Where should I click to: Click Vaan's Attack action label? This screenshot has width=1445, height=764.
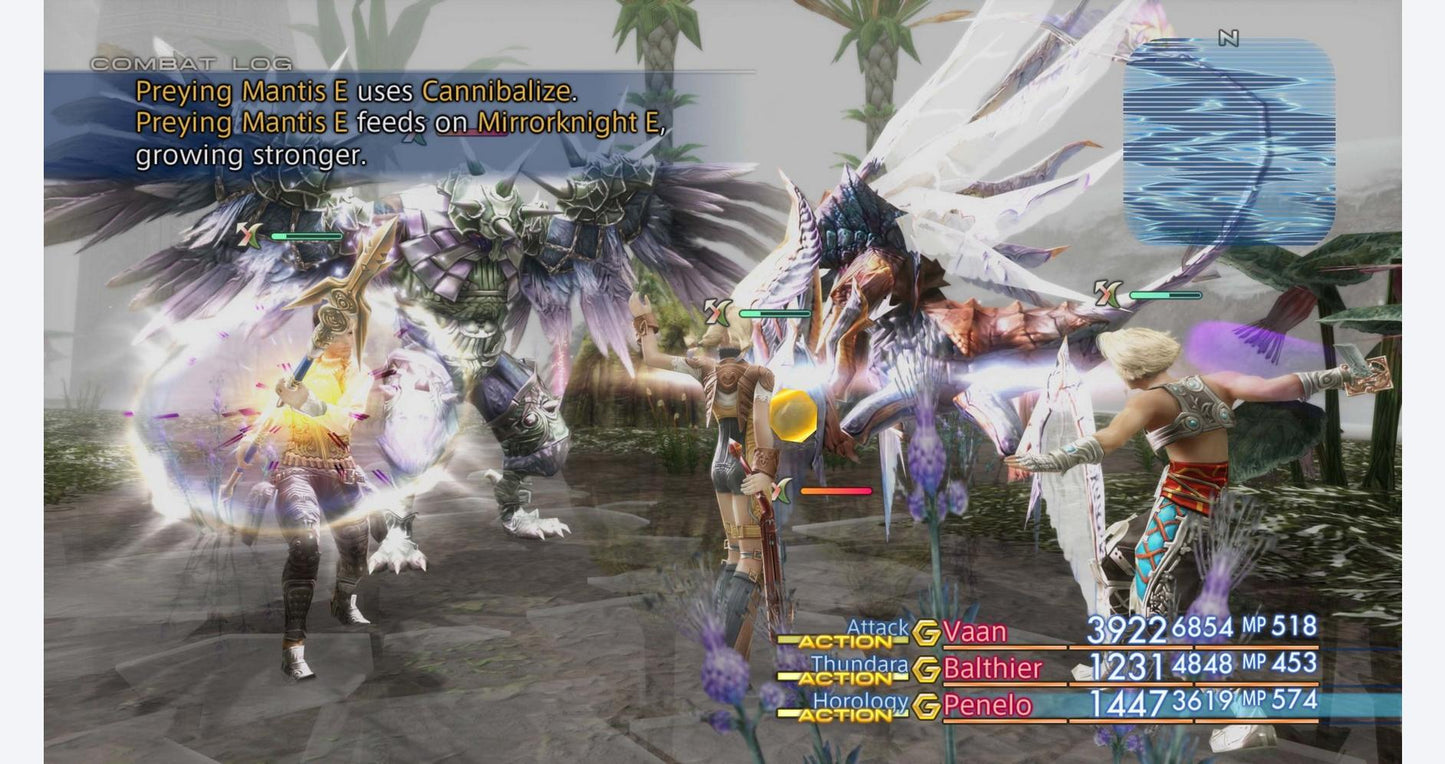(x=877, y=628)
